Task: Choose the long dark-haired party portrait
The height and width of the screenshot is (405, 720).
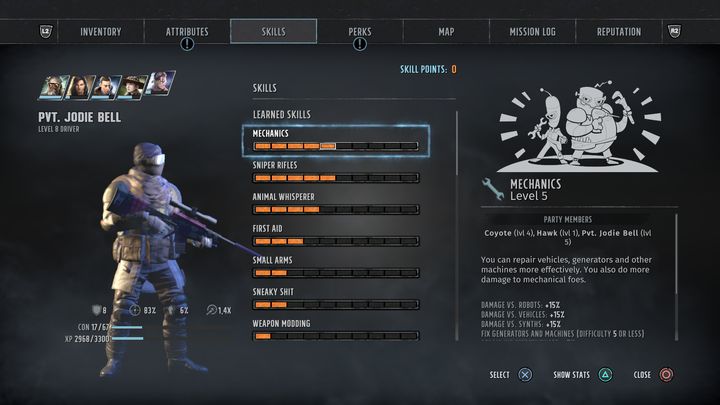Action: [x=79, y=88]
